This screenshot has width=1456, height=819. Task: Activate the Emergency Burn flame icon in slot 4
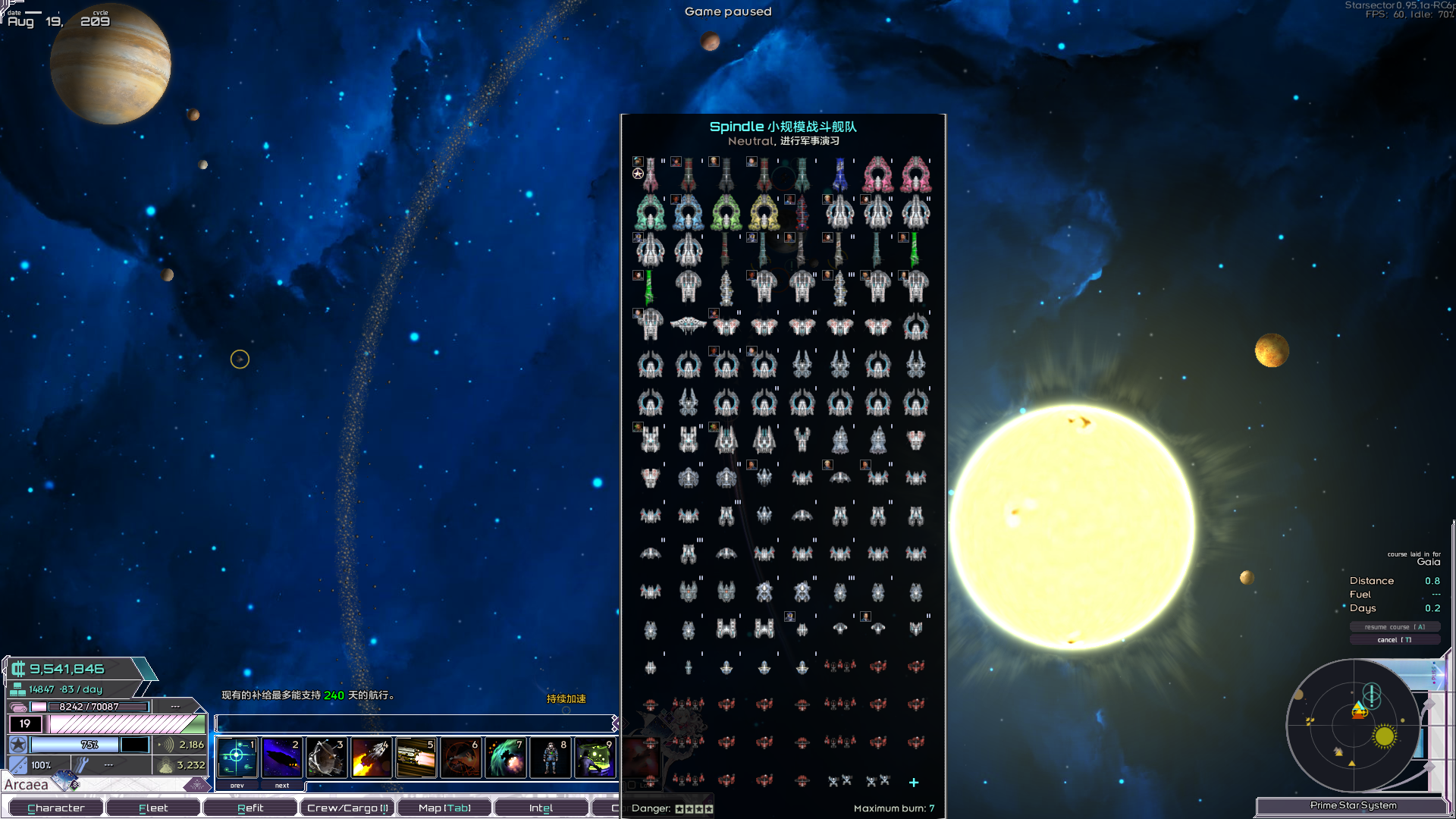pyautogui.click(x=372, y=756)
